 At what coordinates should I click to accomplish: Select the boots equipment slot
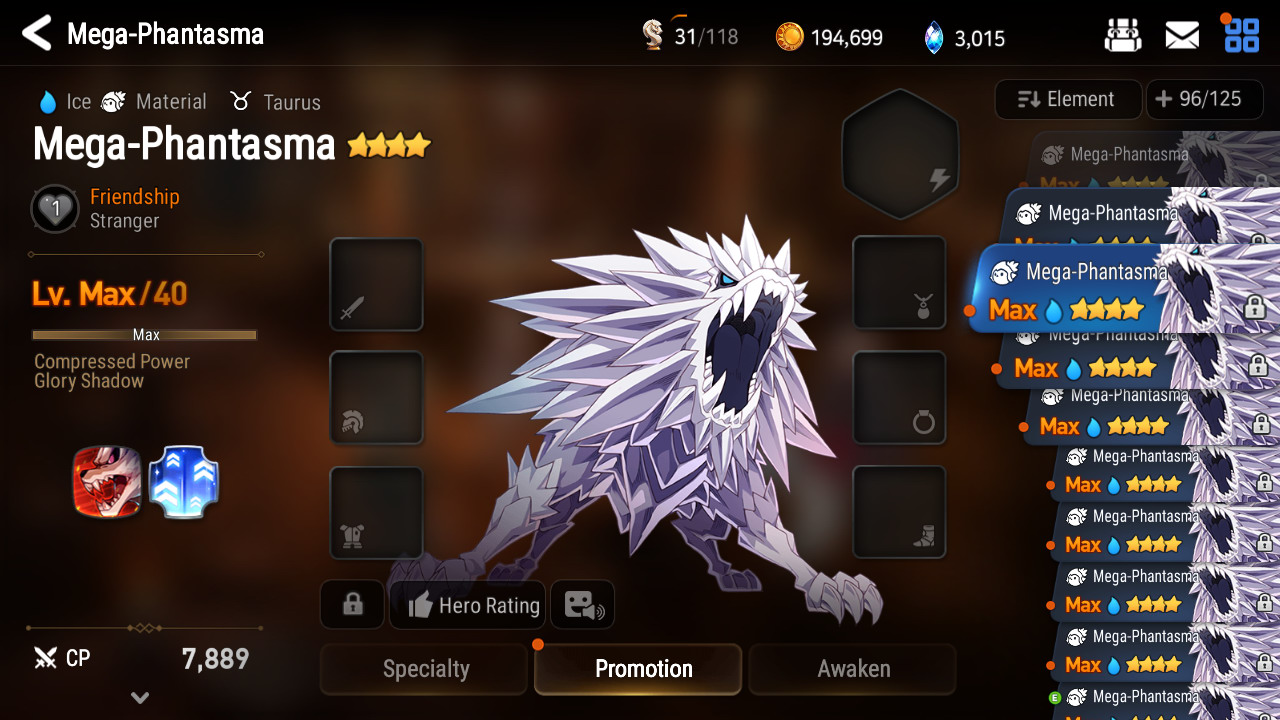click(899, 512)
